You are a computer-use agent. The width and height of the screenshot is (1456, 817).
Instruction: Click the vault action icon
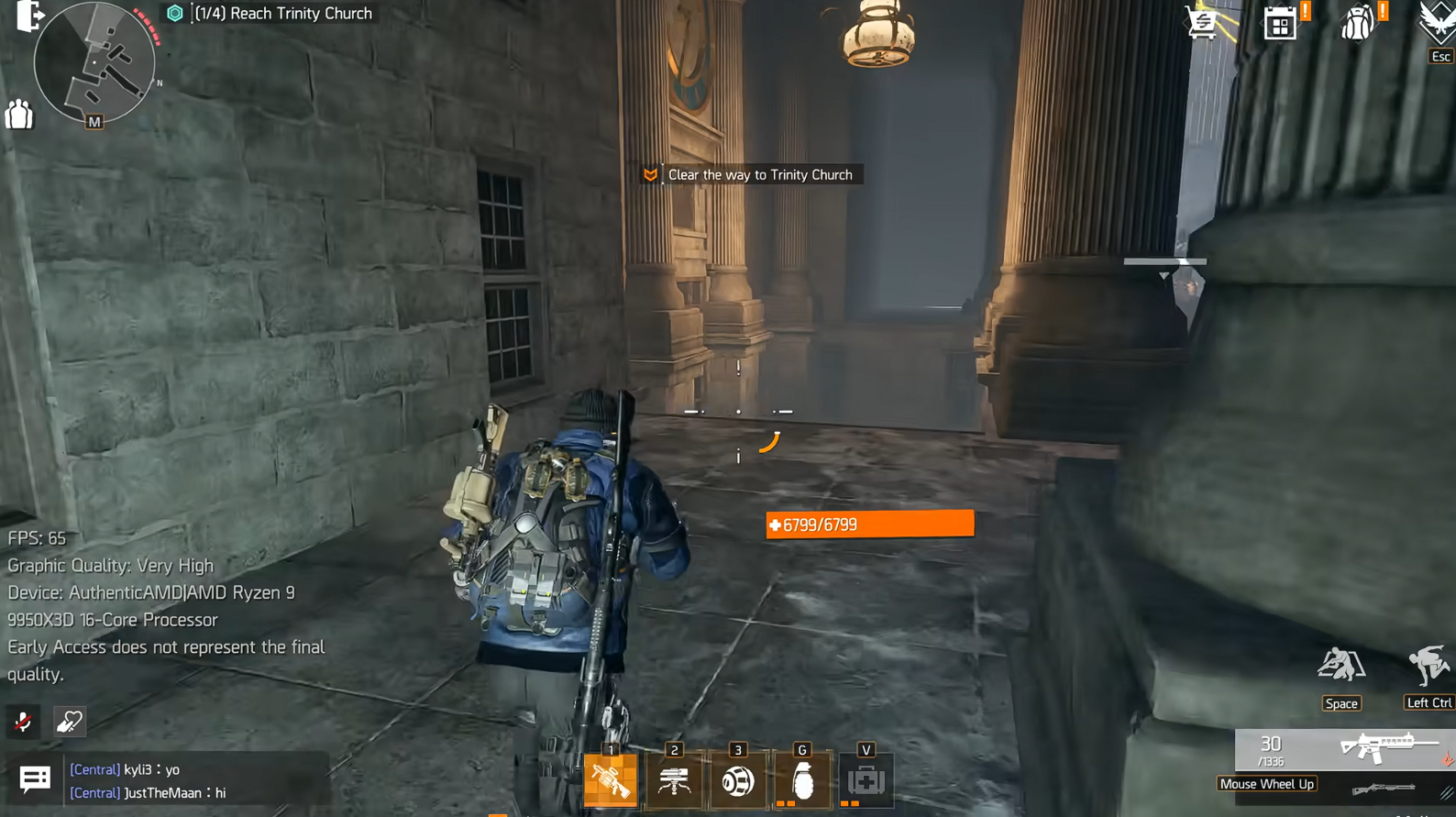pyautogui.click(x=1428, y=665)
